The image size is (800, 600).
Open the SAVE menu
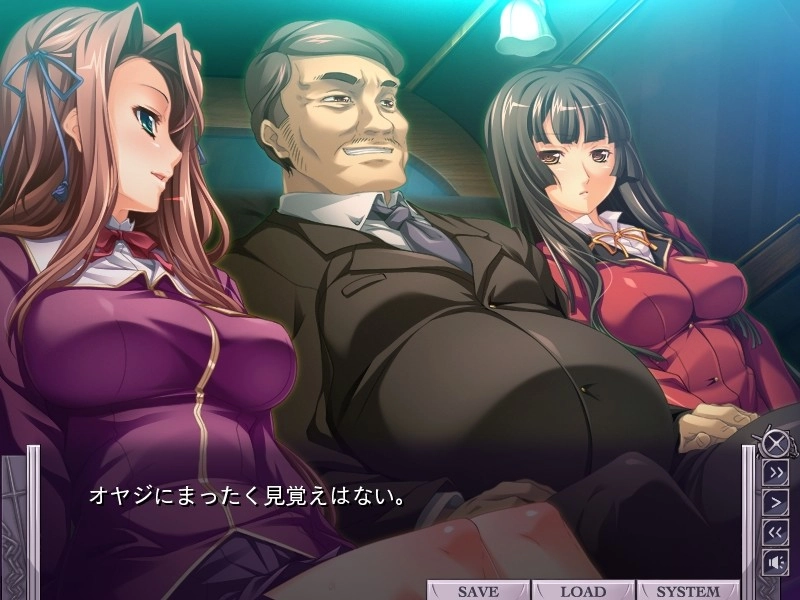(x=478, y=591)
